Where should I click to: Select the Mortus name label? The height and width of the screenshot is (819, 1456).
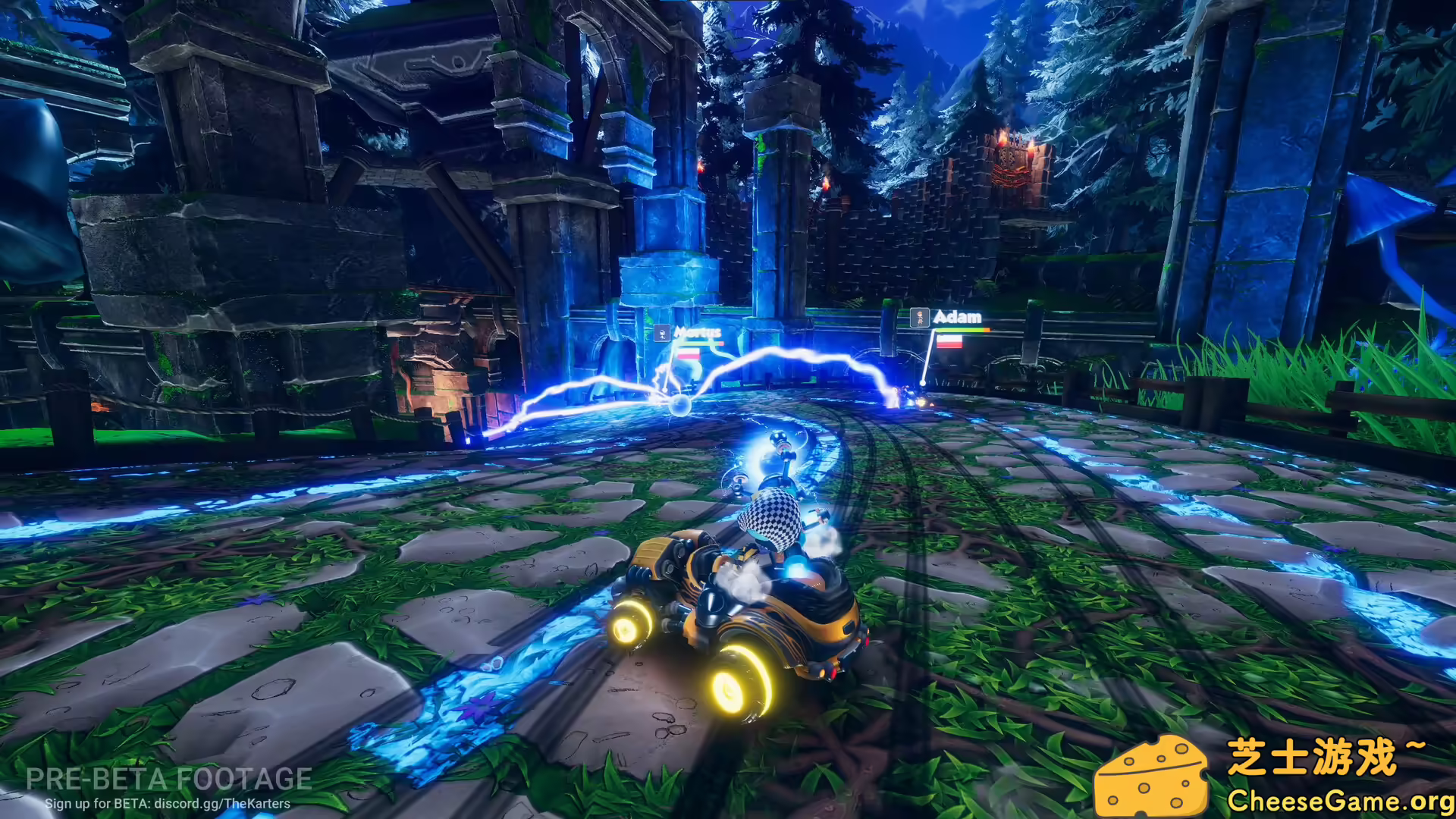[x=699, y=332]
